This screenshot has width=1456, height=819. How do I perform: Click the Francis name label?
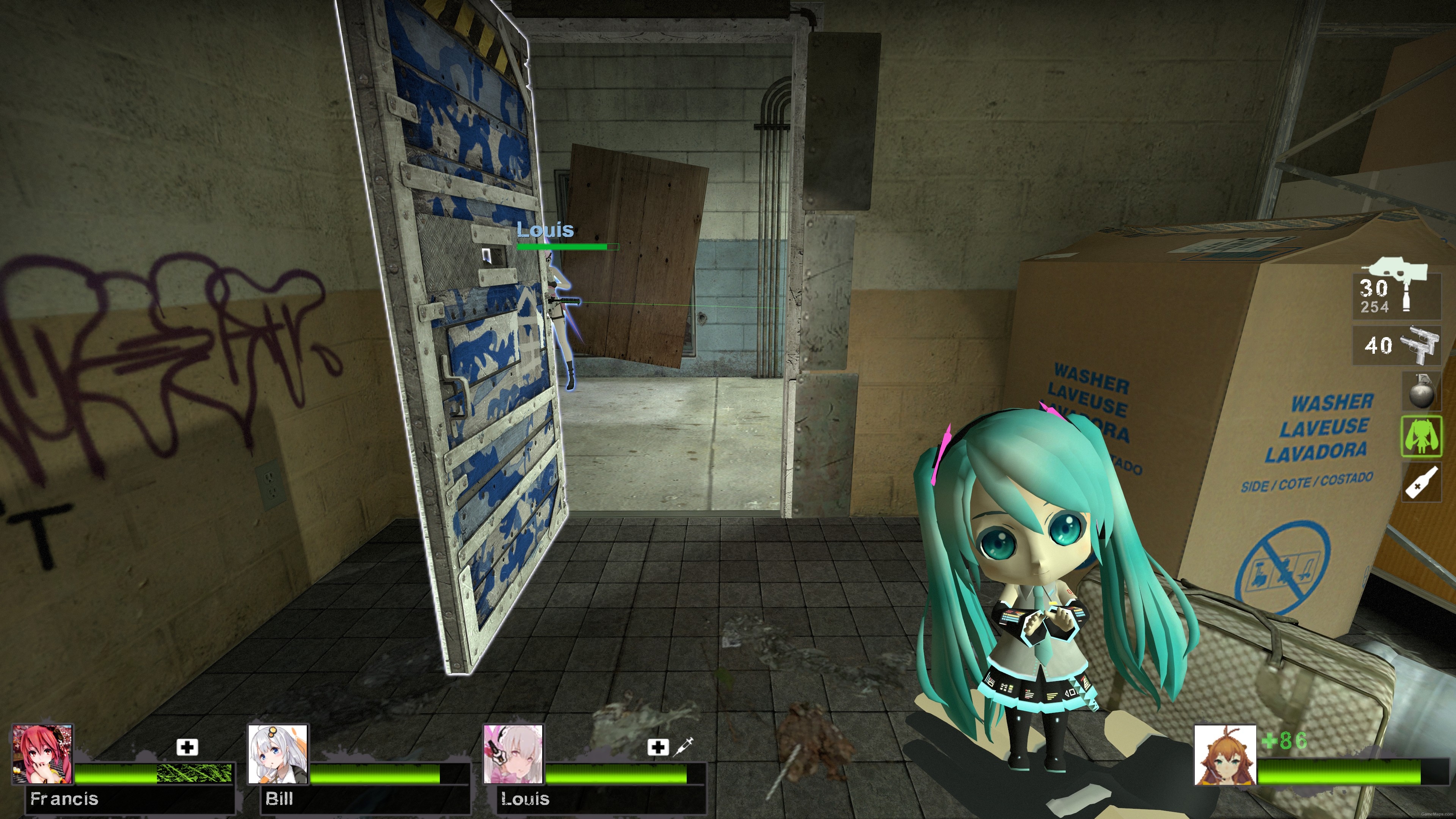[x=65, y=799]
